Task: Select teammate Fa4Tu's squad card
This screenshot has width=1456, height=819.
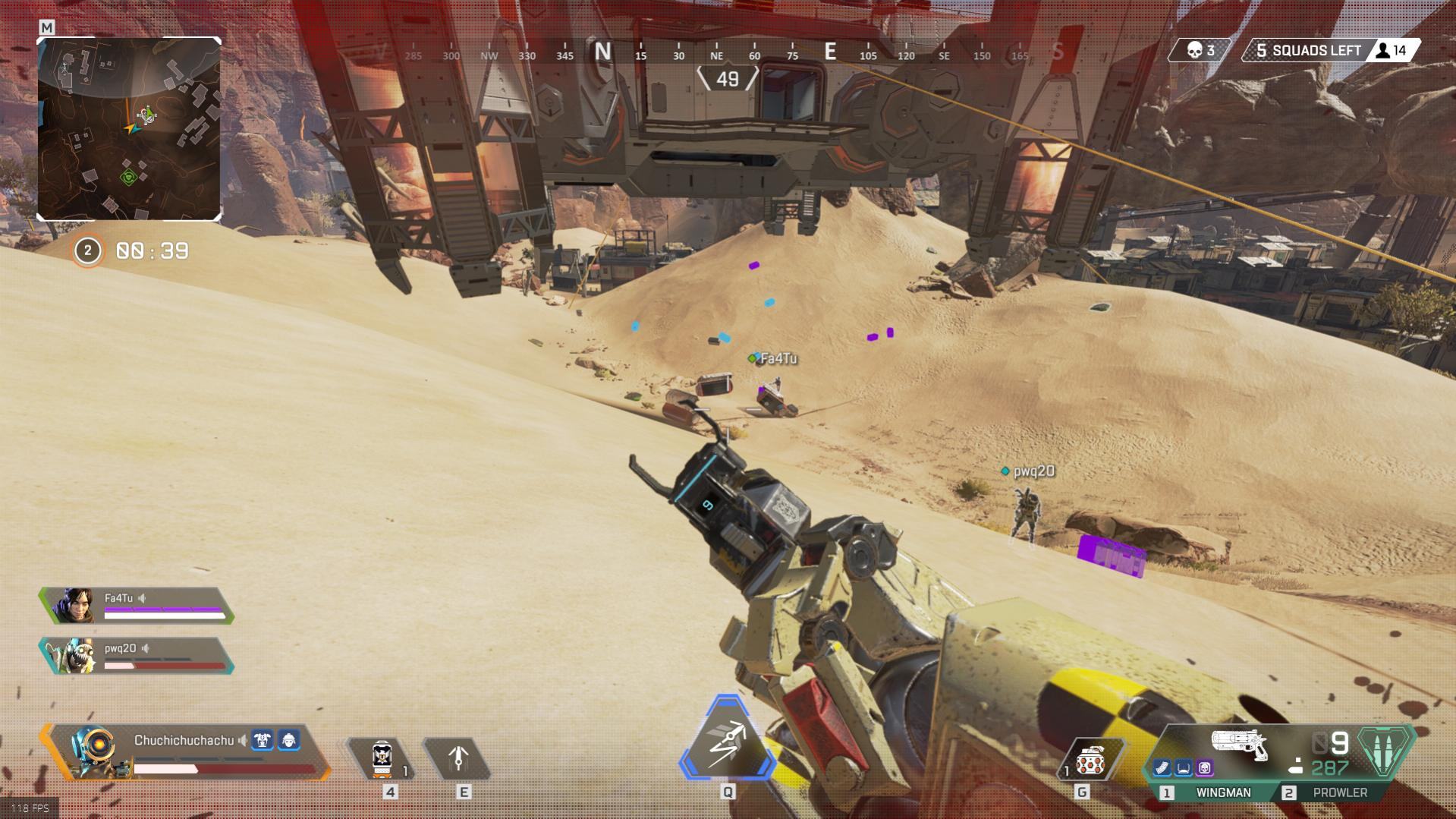Action: click(137, 606)
